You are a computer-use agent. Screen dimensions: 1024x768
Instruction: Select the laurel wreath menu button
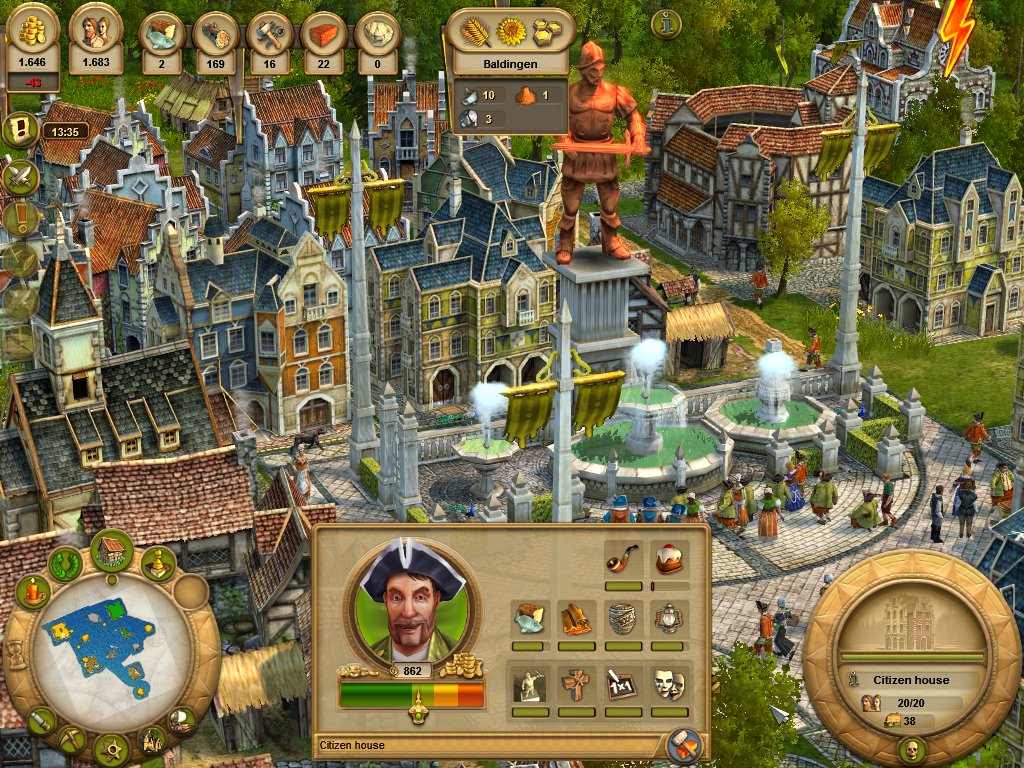tap(66, 564)
